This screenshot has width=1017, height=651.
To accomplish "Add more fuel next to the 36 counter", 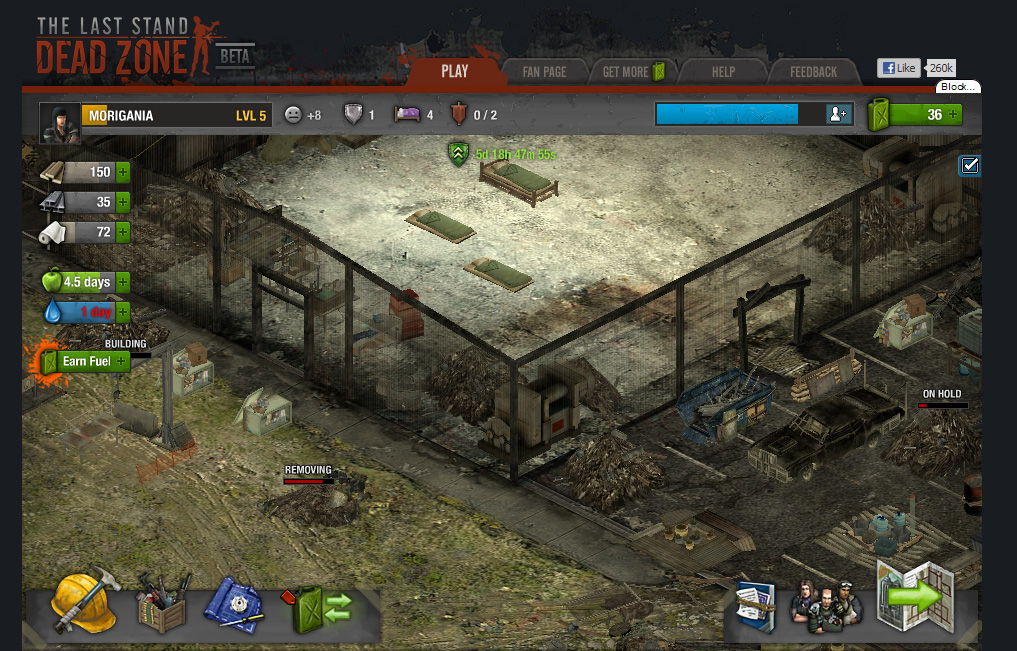I will [953, 114].
